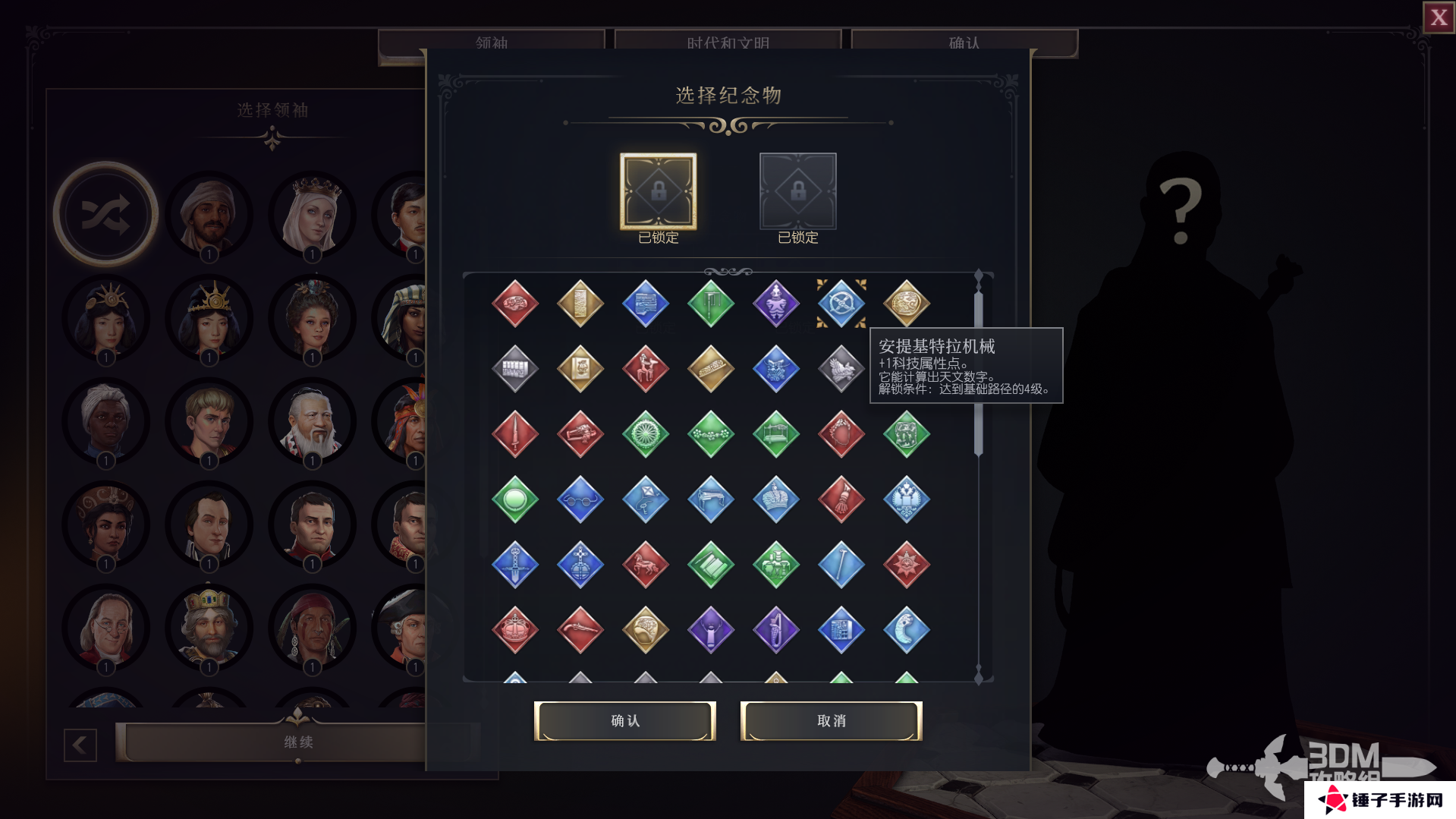Select the red horse memento
1456x819 pixels.
pos(645,565)
